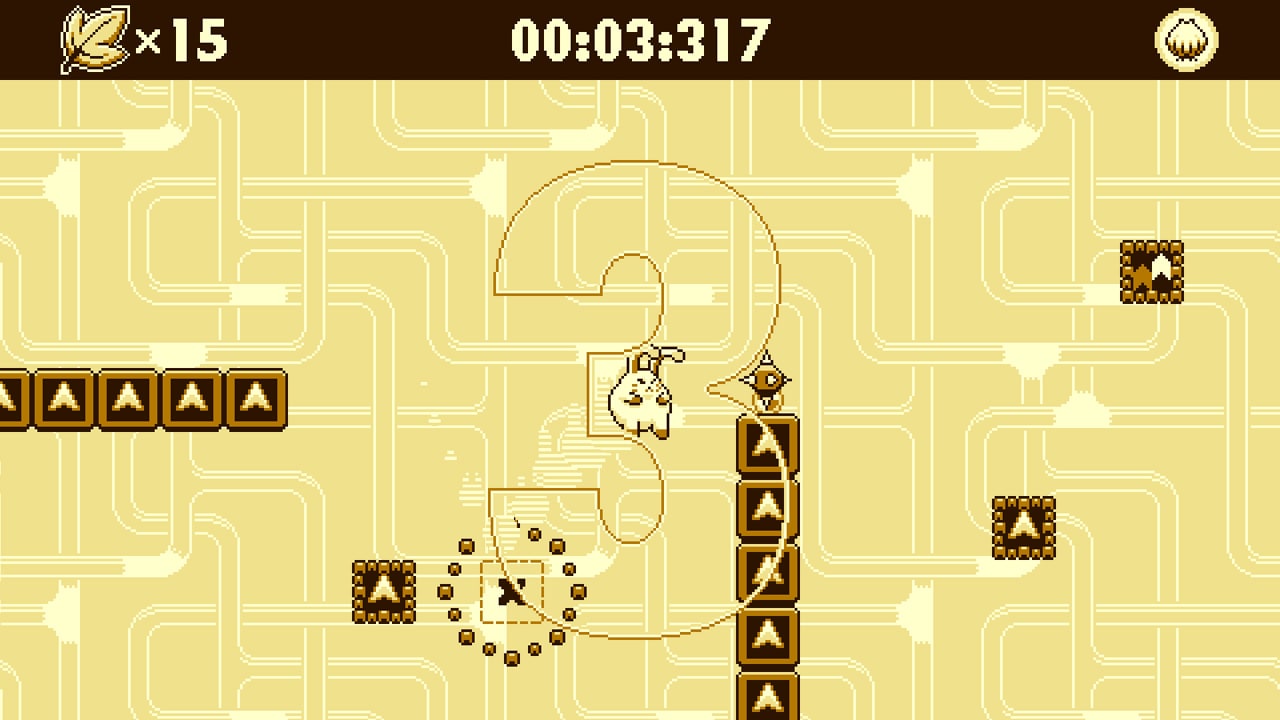Click the dashed X spawn marker
The height and width of the screenshot is (720, 1280).
tap(510, 592)
